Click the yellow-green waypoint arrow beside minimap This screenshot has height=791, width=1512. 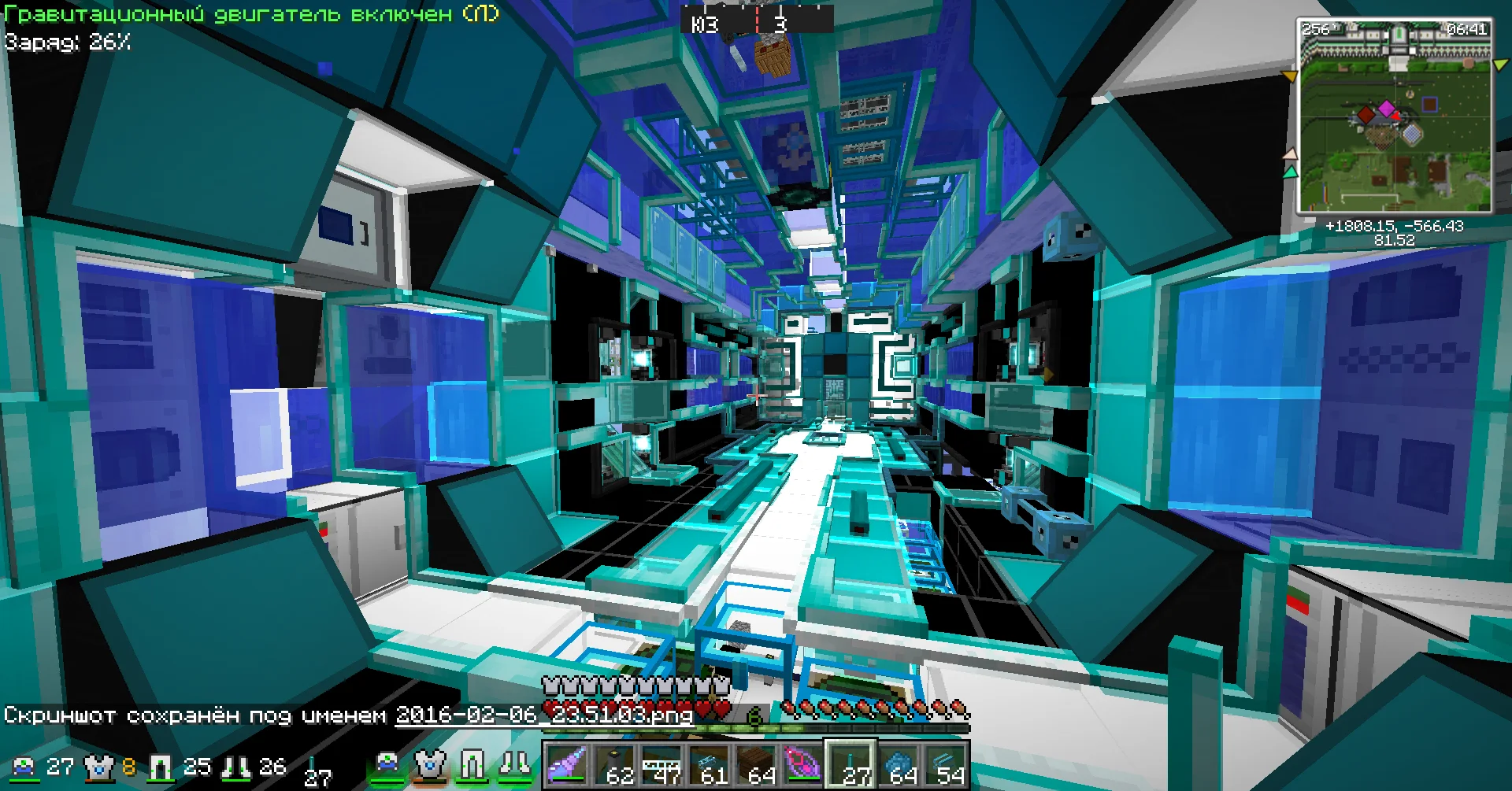tap(1500, 65)
